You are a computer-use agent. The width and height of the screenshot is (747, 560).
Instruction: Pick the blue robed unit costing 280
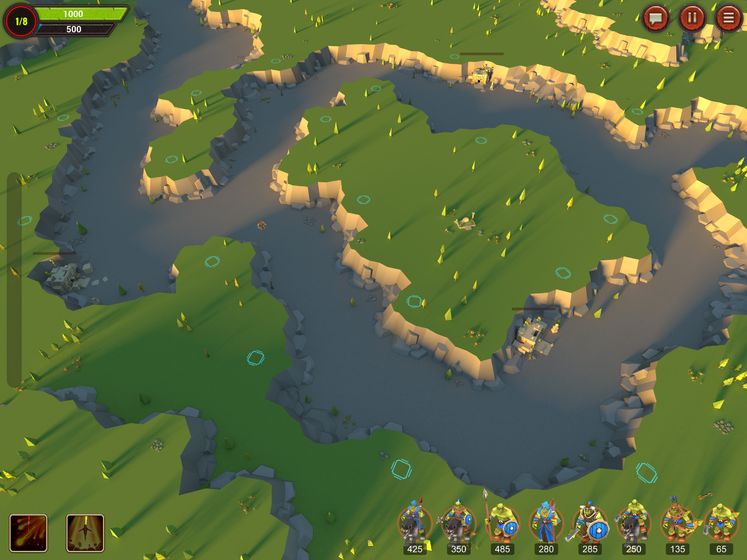[546, 524]
